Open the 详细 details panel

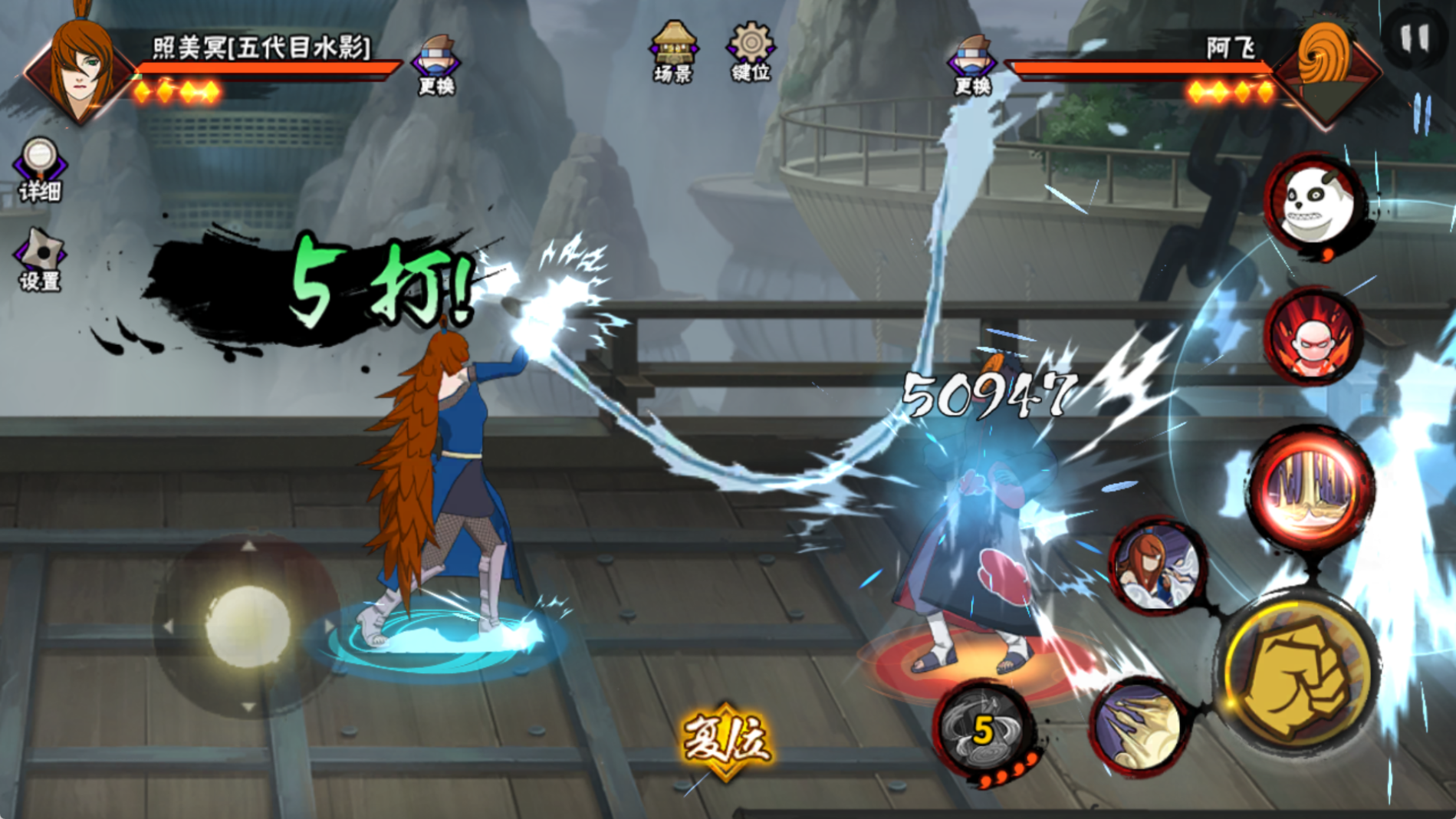(39, 169)
